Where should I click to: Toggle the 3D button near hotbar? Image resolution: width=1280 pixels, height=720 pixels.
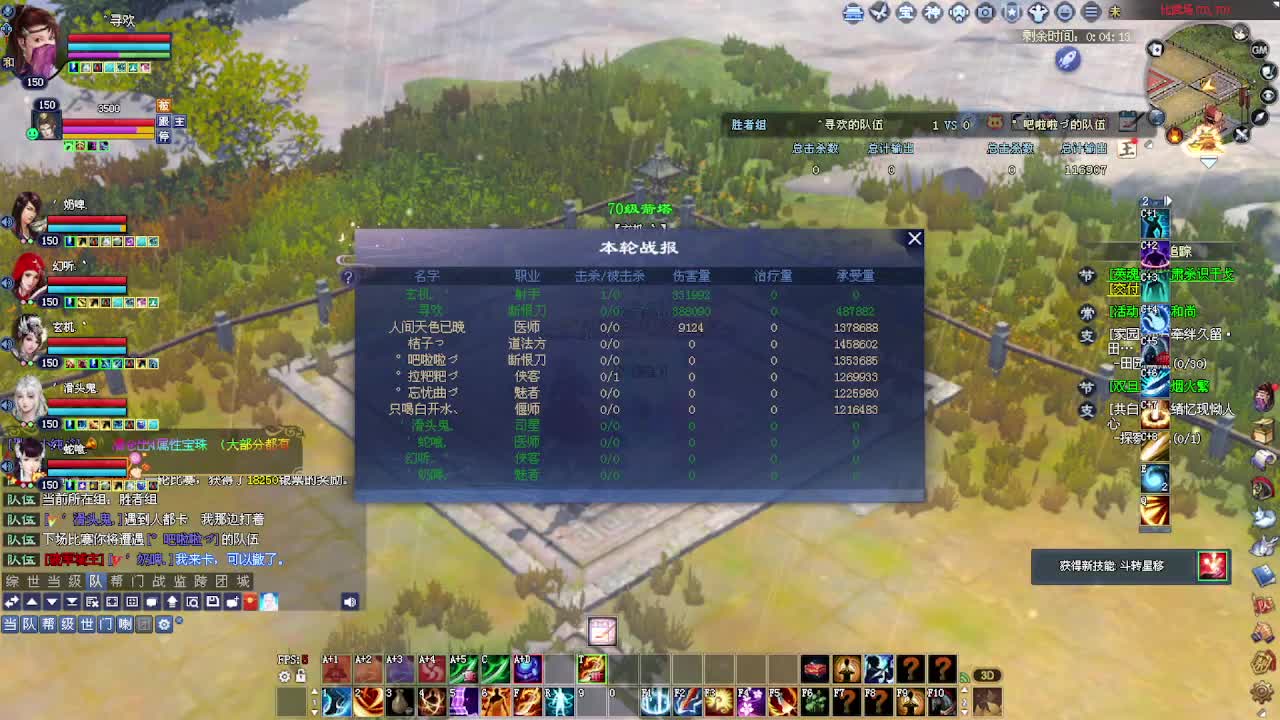[x=986, y=675]
